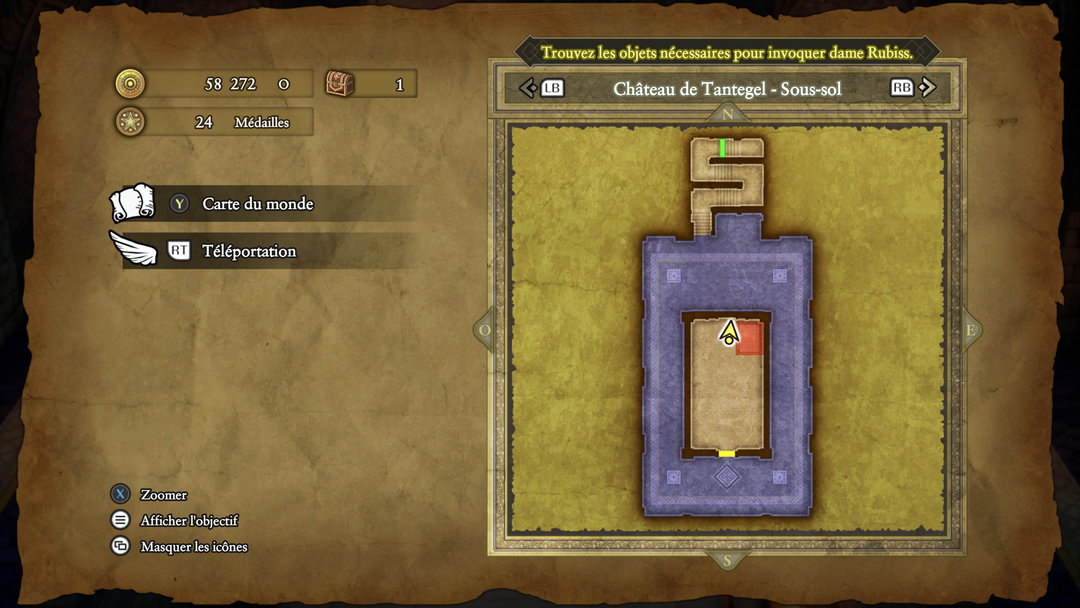Click the red highlighted map zone
The height and width of the screenshot is (608, 1080).
tap(752, 341)
